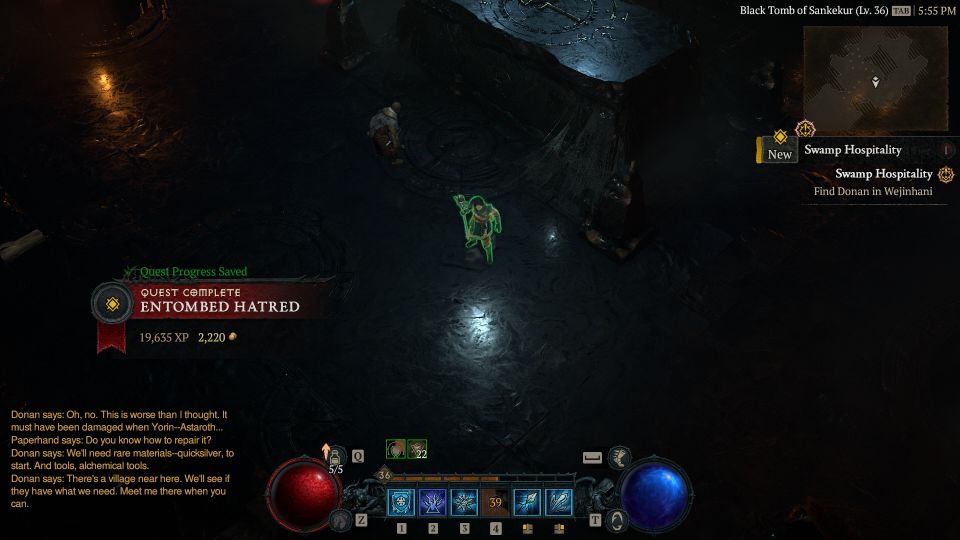Image resolution: width=960 pixels, height=540 pixels.
Task: Use the ice shard skill, fifth slot
Action: click(x=527, y=503)
